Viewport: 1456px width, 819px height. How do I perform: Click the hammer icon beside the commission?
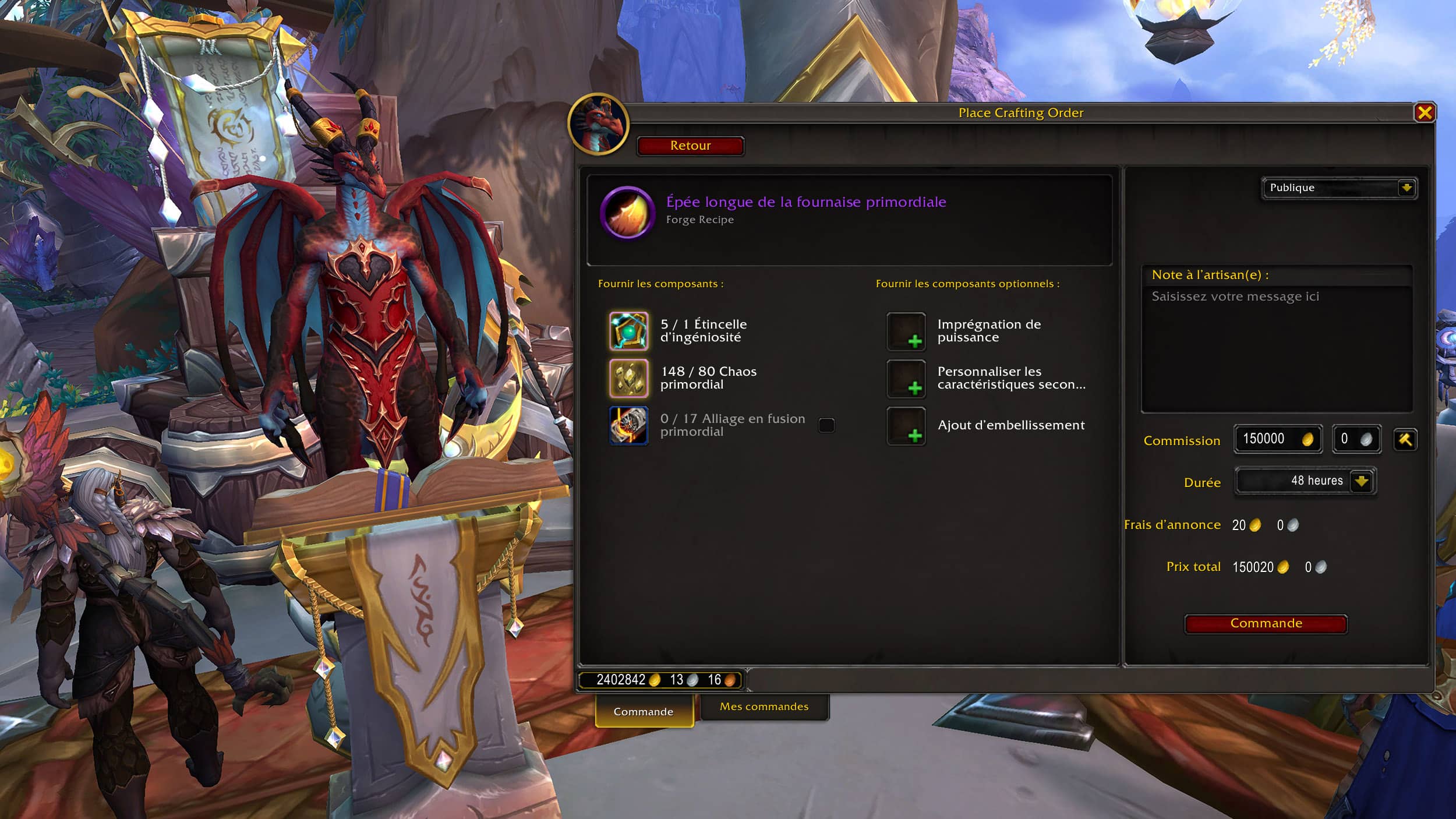(1405, 439)
